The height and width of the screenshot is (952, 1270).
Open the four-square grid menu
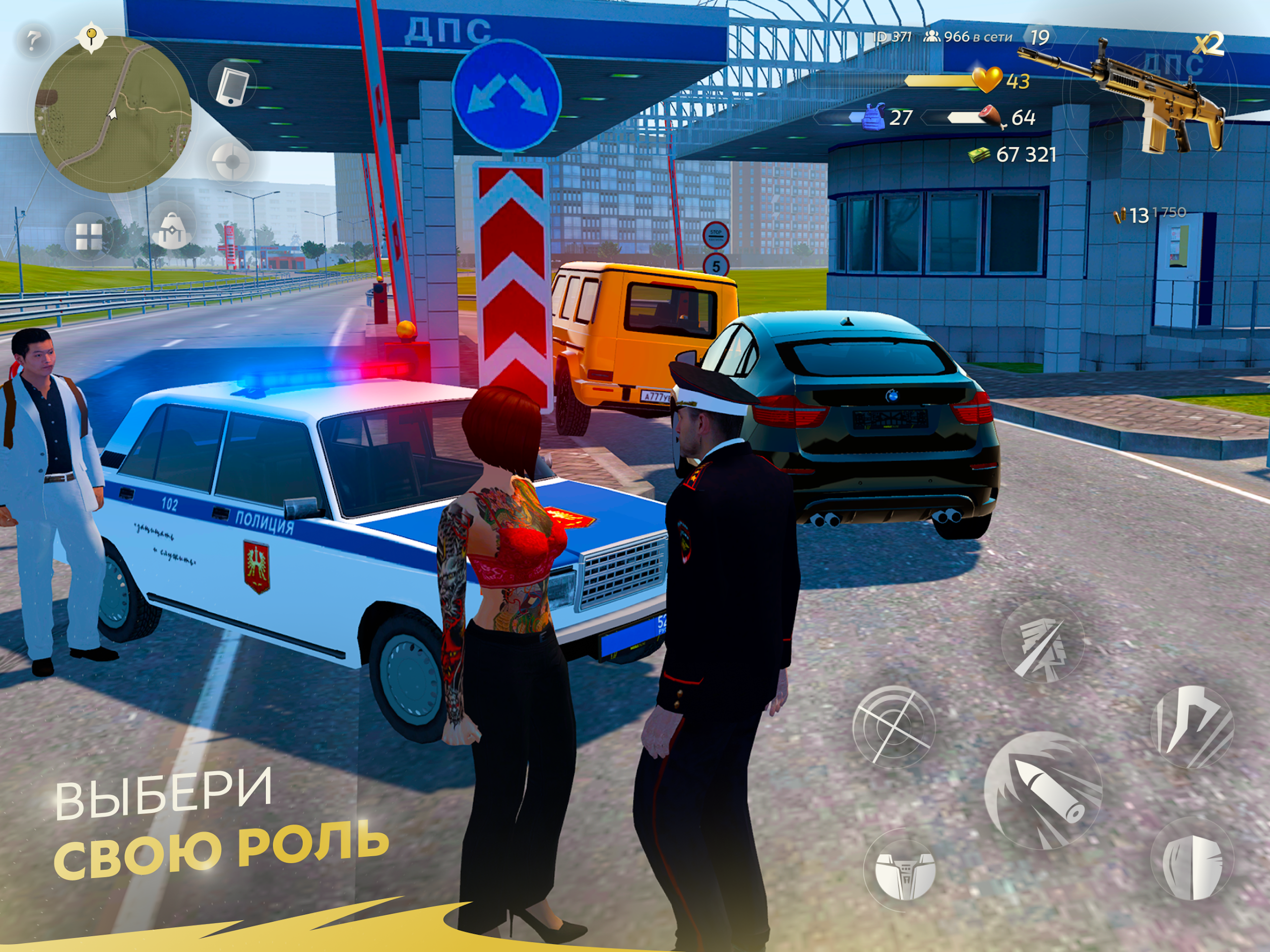(90, 236)
